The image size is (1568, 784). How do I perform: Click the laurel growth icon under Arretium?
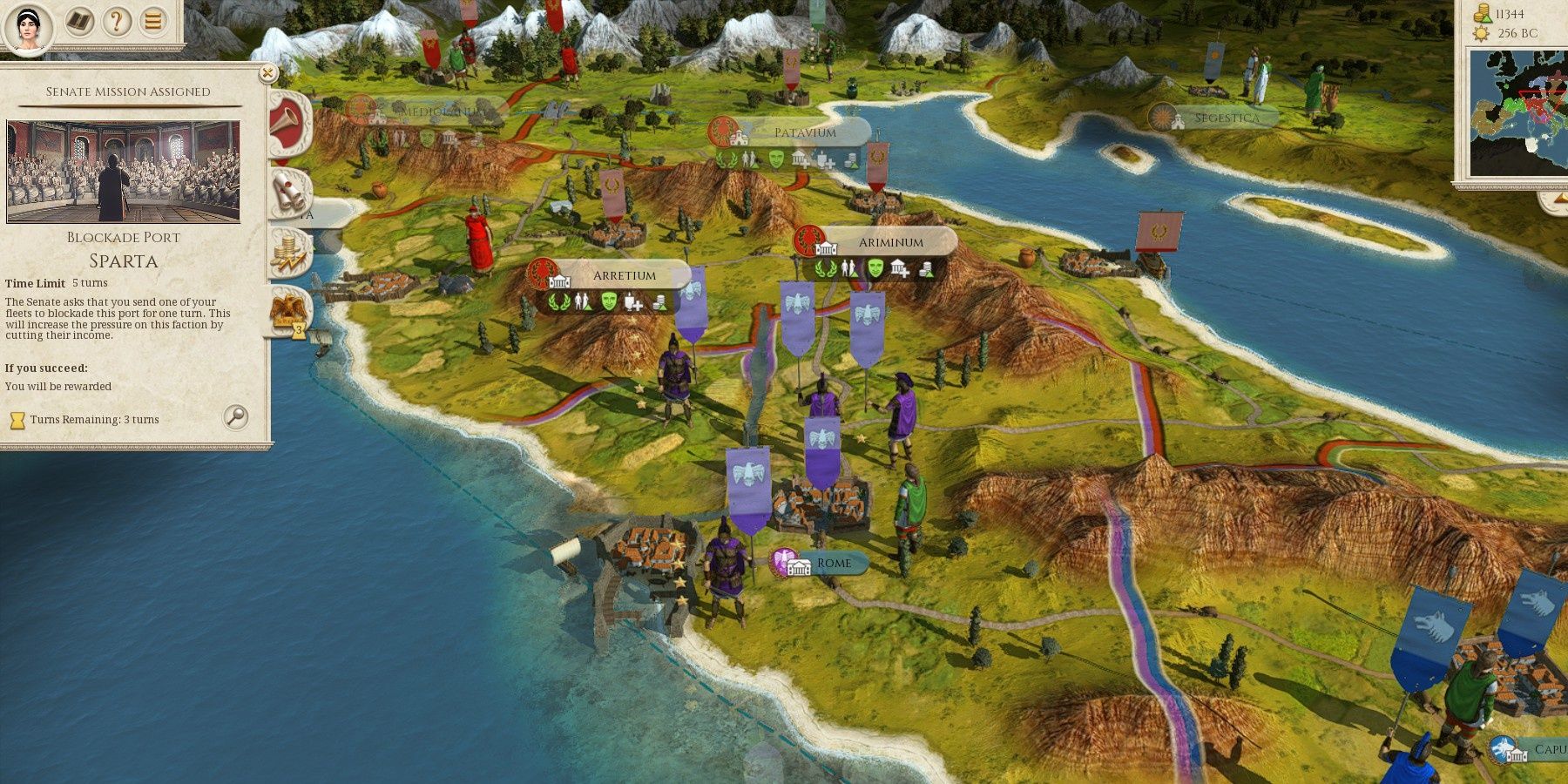(562, 302)
